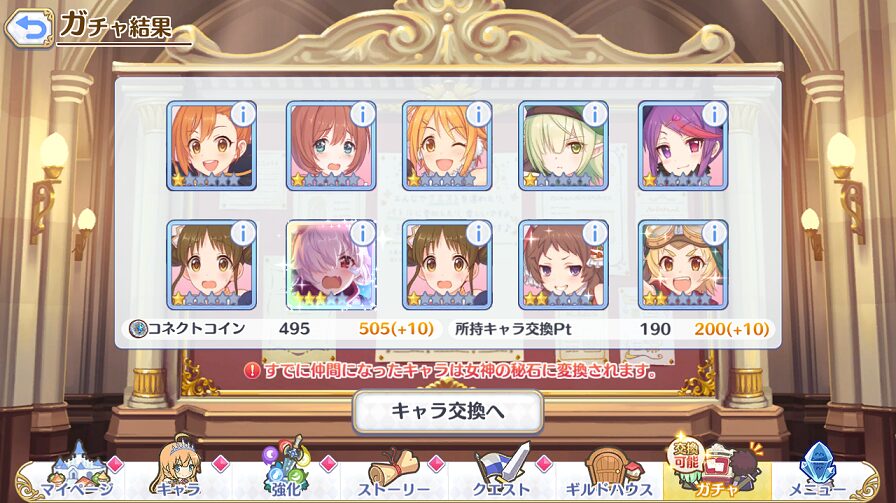Go back using the return arrow button

click(x=29, y=27)
